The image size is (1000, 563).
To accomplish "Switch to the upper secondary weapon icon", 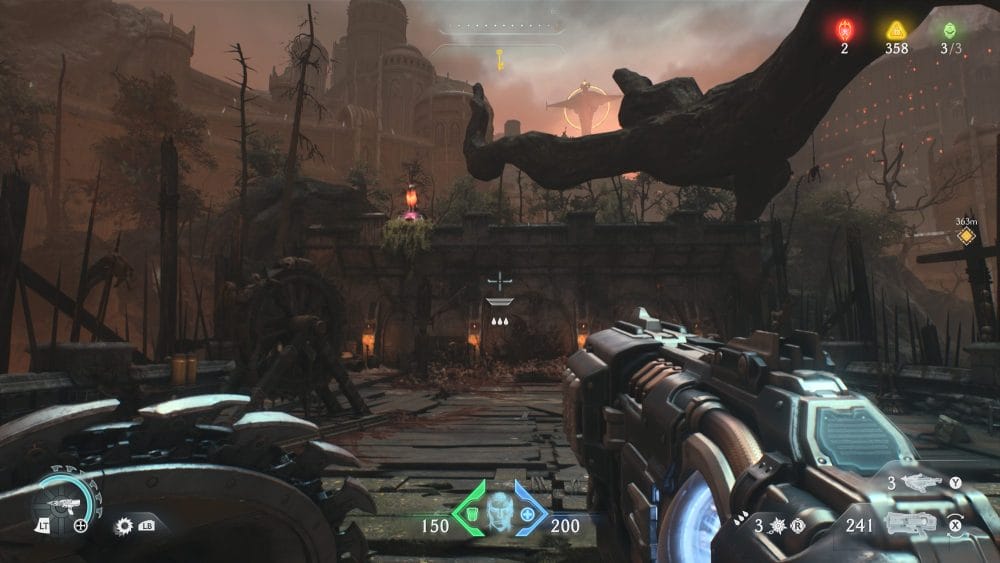I will [x=920, y=483].
